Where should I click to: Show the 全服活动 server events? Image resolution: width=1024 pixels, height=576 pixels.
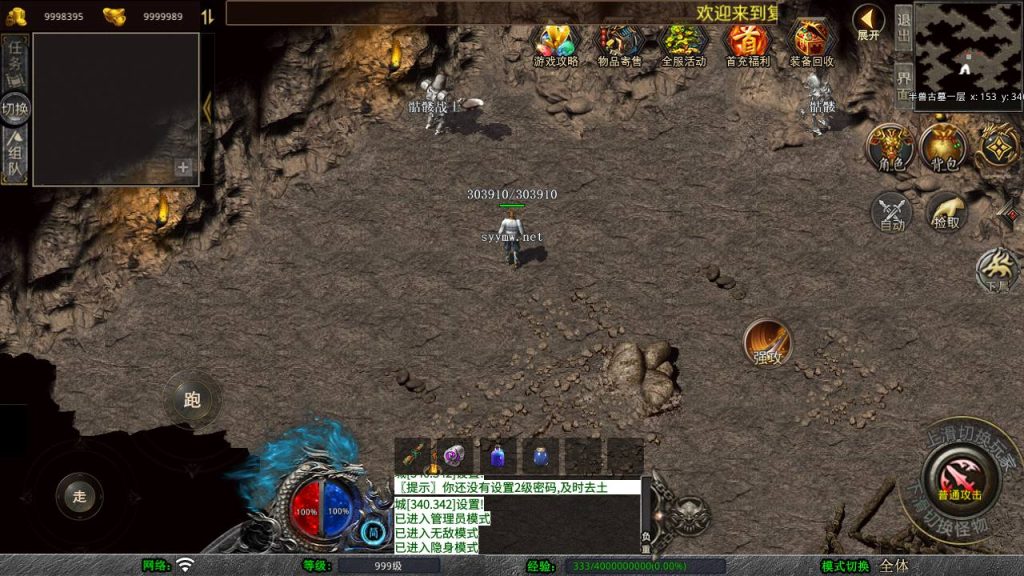pos(684,44)
